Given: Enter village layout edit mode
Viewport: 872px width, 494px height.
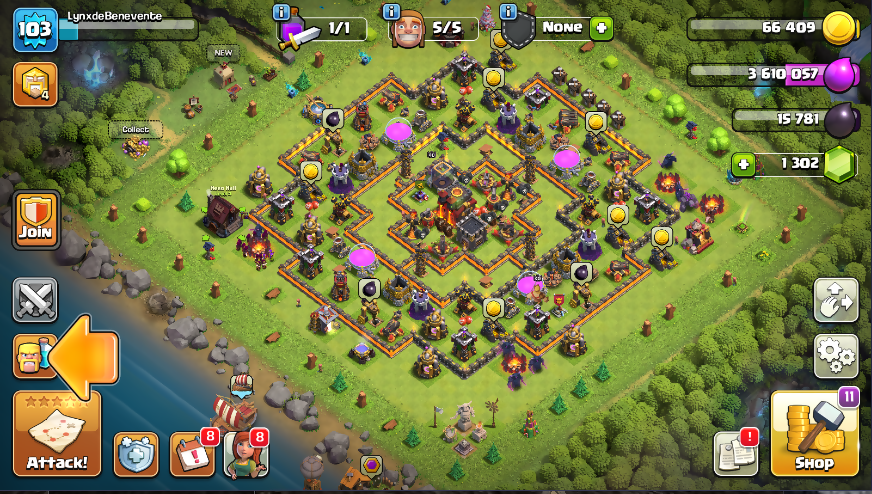Looking at the screenshot, I should click(836, 299).
